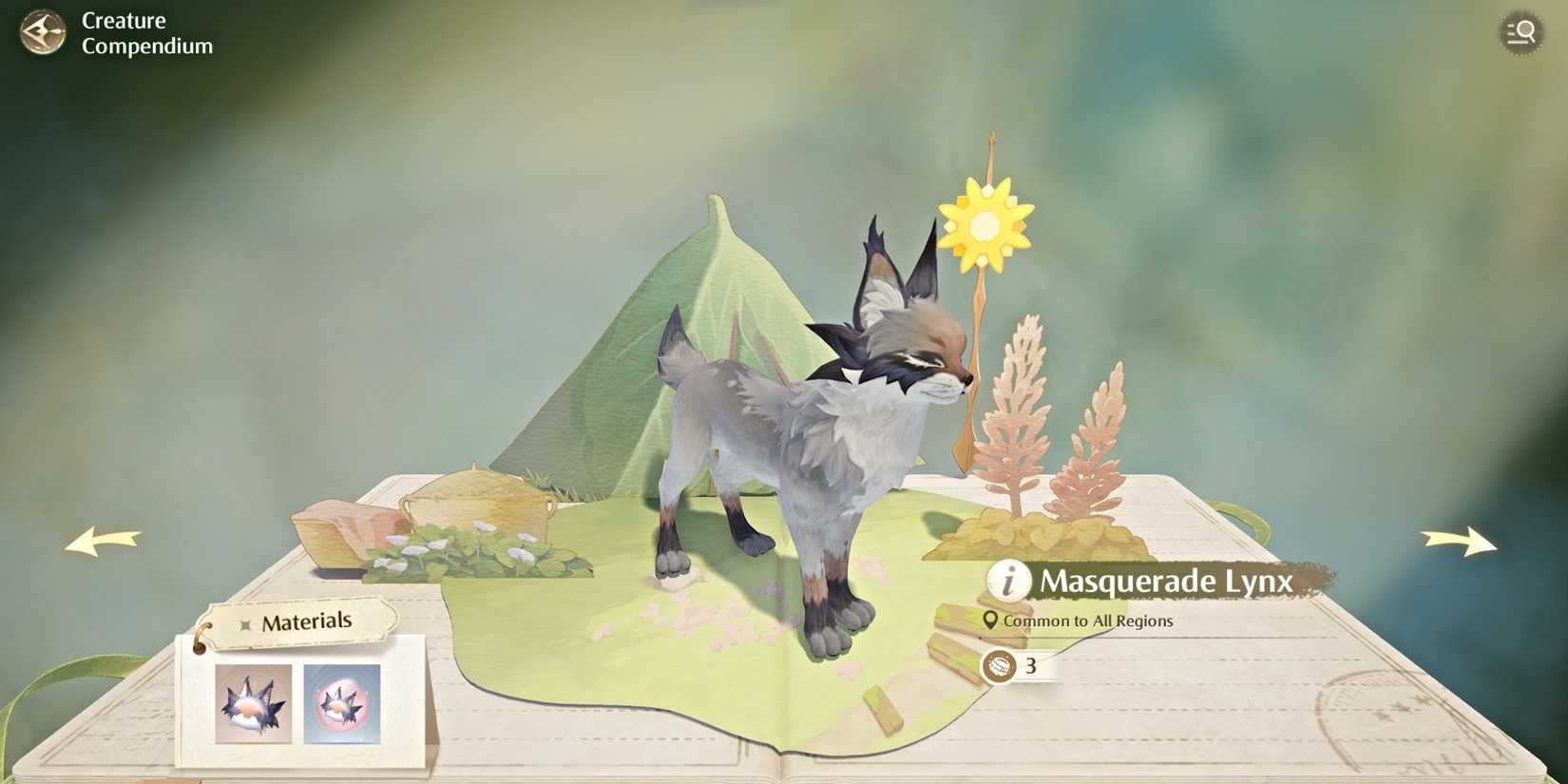The width and height of the screenshot is (1568, 784).
Task: Click the sun emblem above the lynx
Action: coord(986,225)
